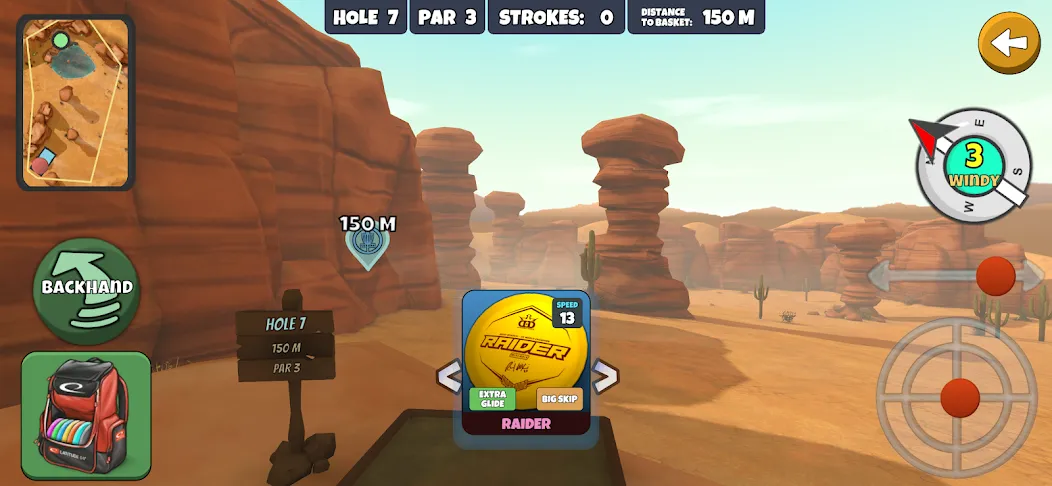The image size is (1052, 486).
Task: Switch to the previous disc with left arrow
Action: (x=449, y=377)
